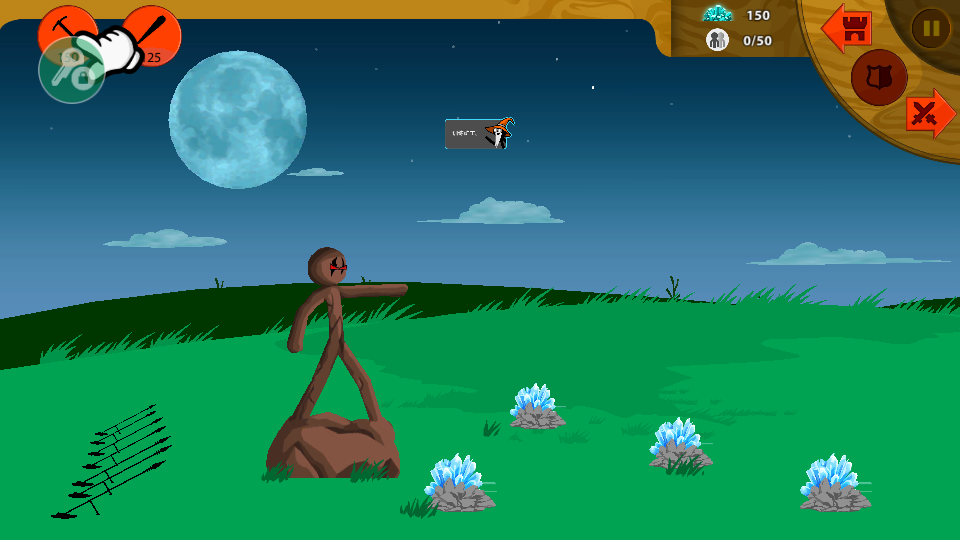
Task: Tap the green key-and-lock overlay icon
Action: pos(71,71)
